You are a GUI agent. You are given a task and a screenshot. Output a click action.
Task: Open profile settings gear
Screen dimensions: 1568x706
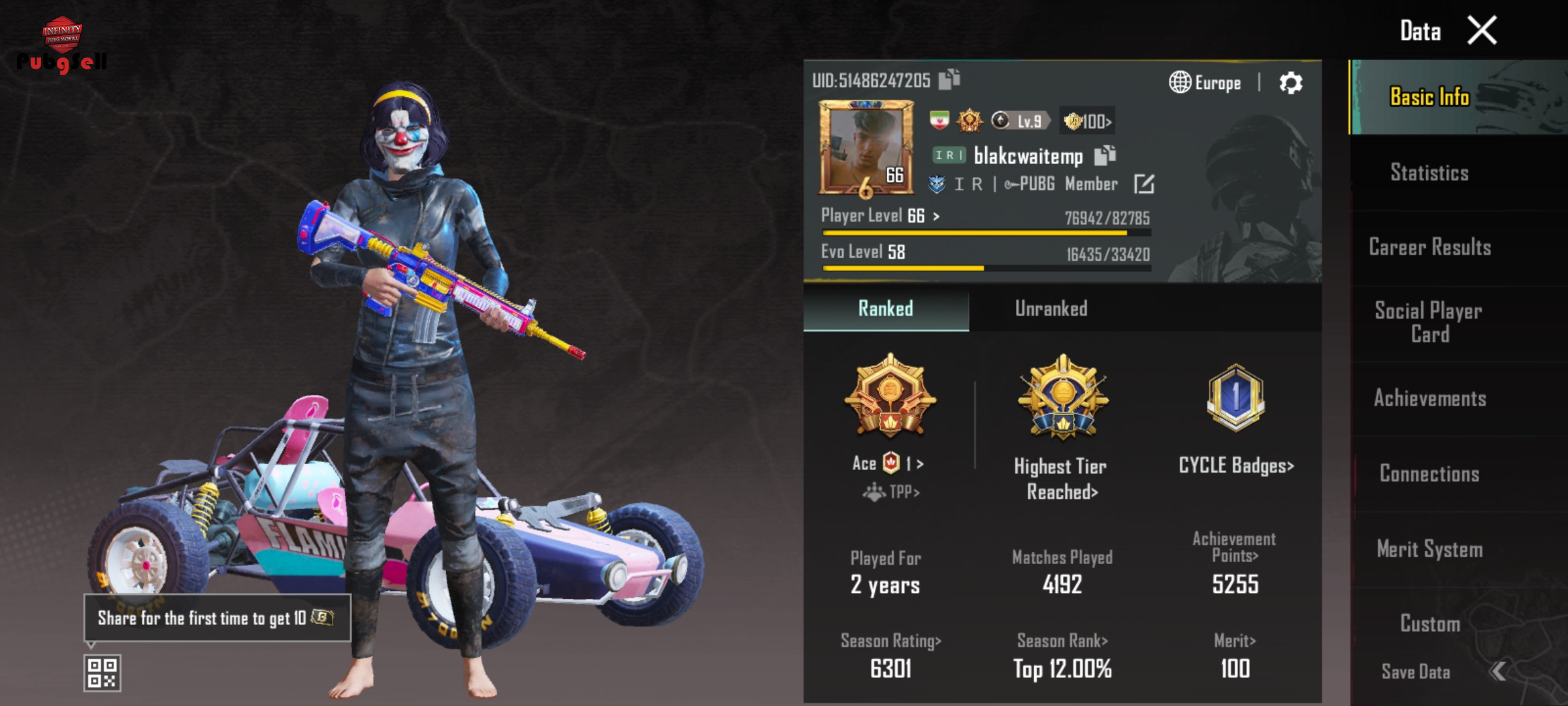click(1290, 83)
